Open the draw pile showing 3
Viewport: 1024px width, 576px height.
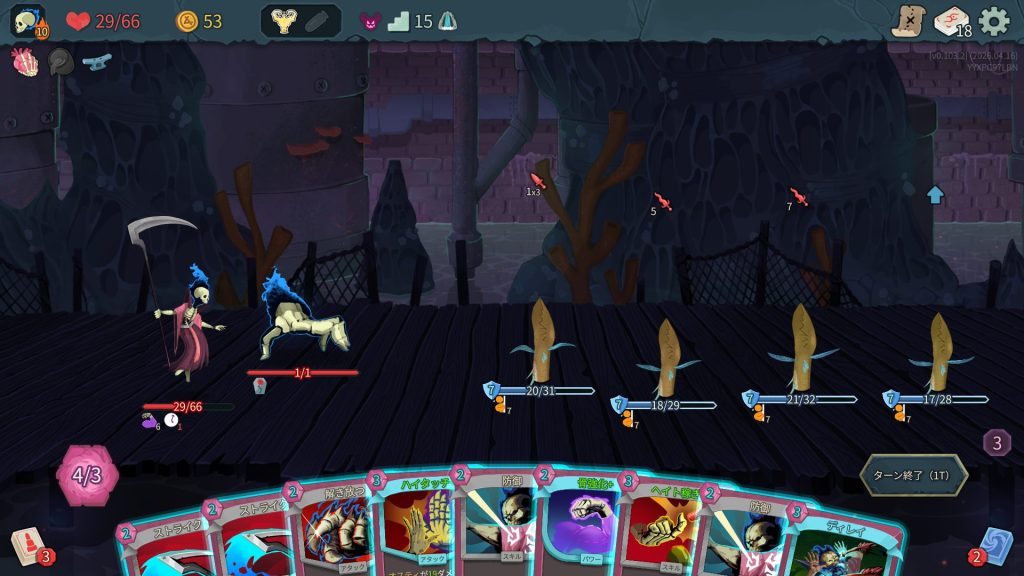point(27,546)
